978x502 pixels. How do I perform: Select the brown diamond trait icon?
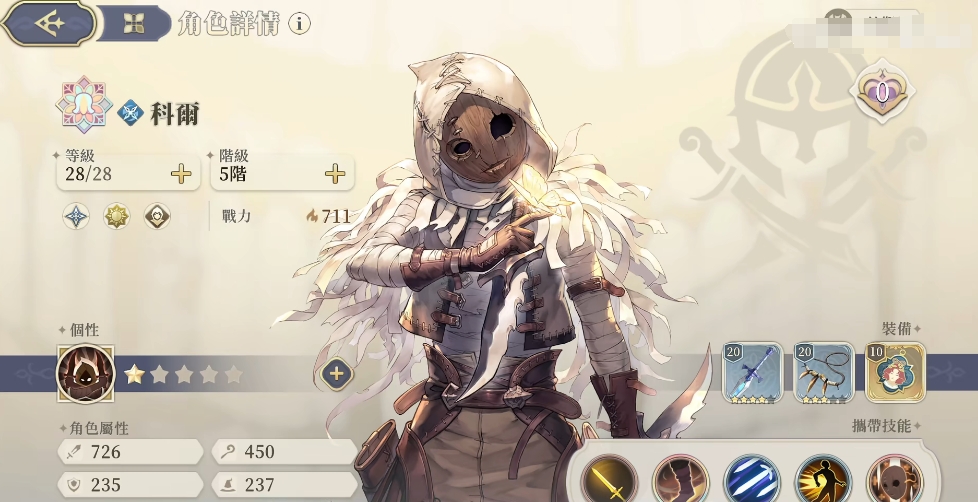[156, 216]
